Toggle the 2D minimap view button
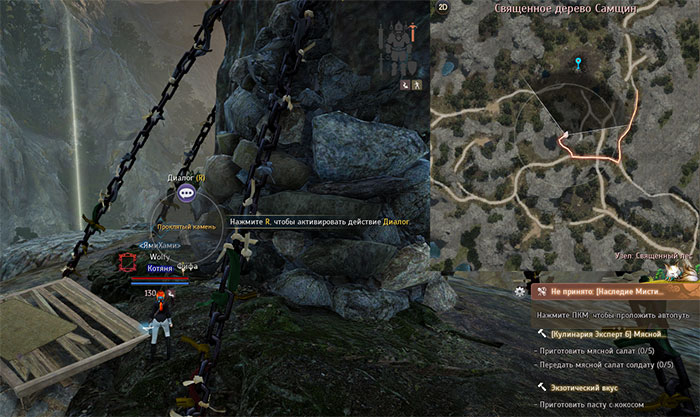This screenshot has width=700, height=417. (x=442, y=10)
